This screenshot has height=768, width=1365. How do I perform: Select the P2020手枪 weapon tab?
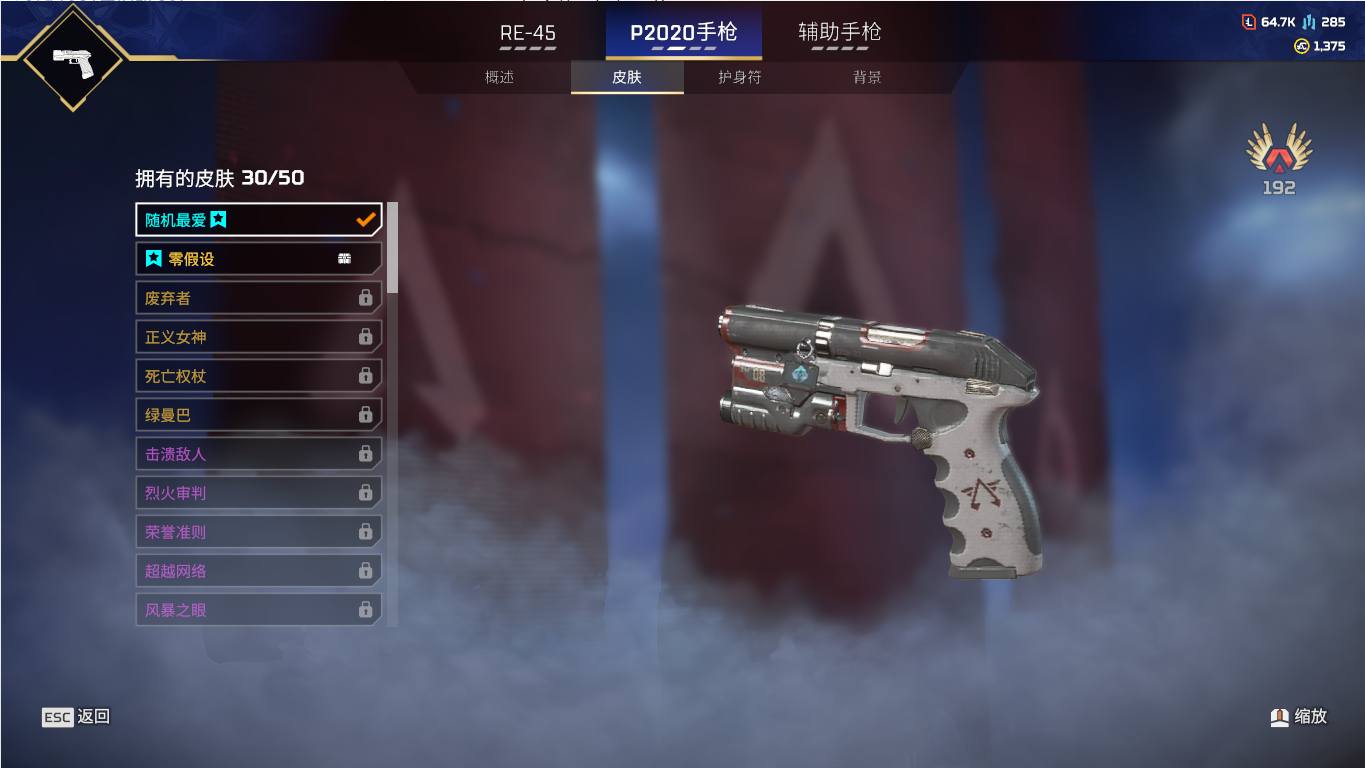[x=683, y=33]
